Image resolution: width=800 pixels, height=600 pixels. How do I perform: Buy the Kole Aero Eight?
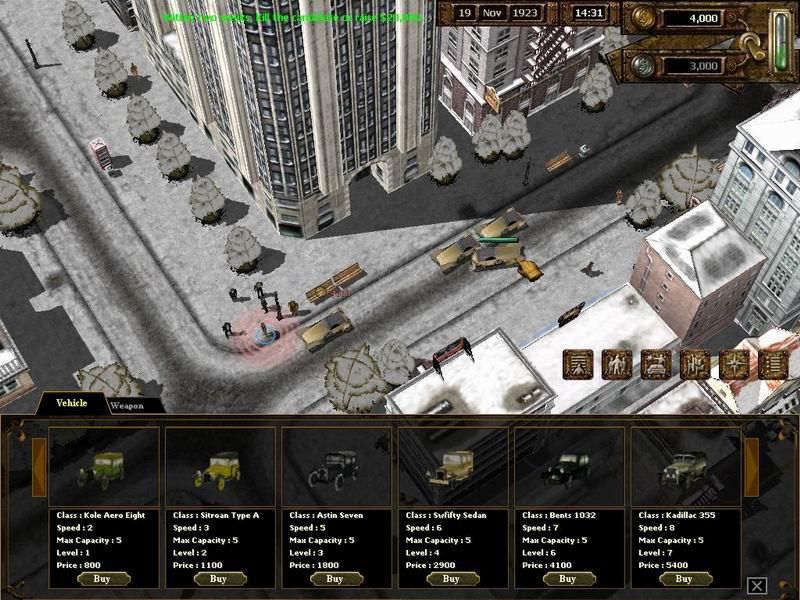pyautogui.click(x=103, y=578)
